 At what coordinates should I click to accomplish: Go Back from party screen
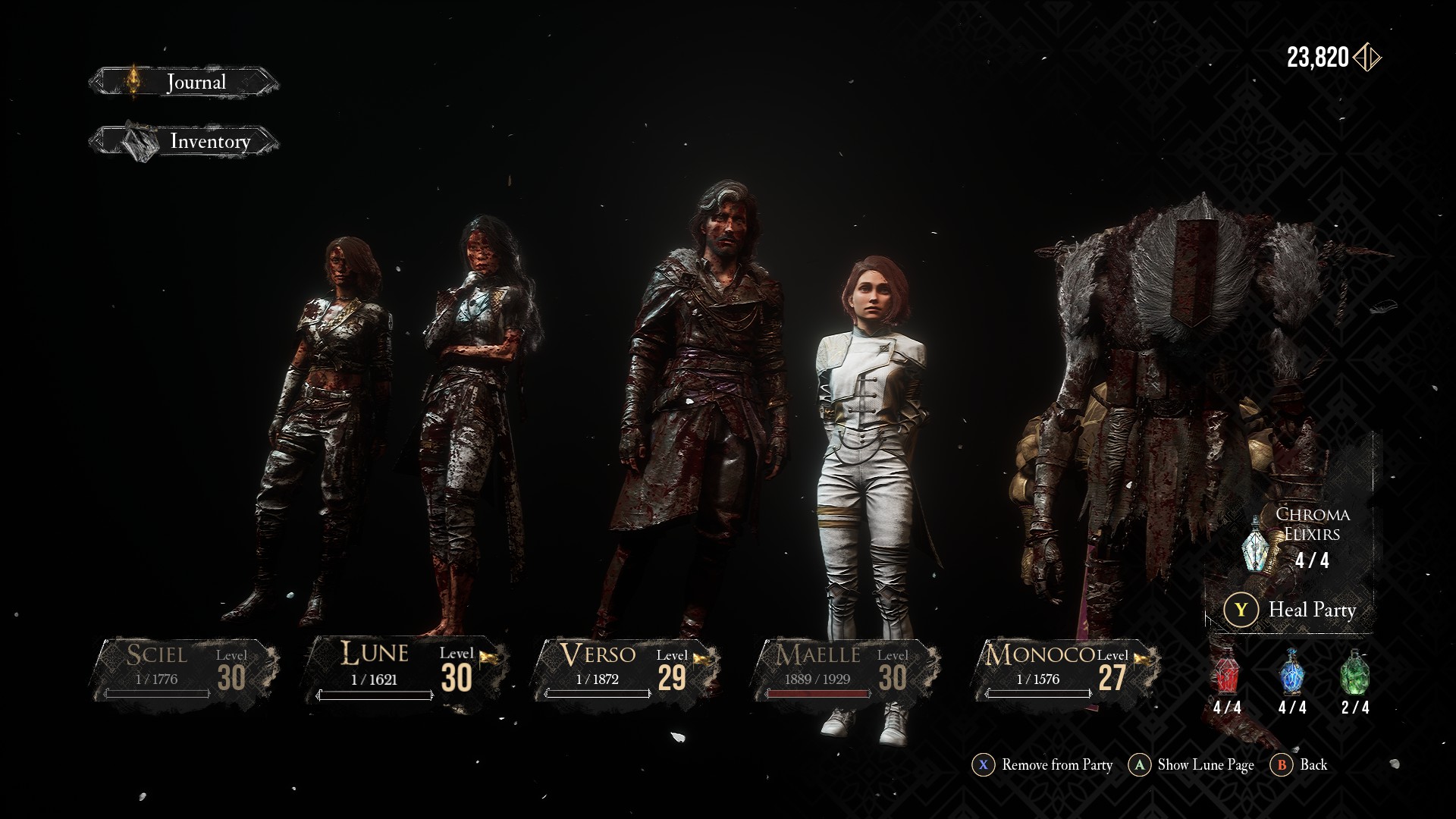pos(1301,765)
